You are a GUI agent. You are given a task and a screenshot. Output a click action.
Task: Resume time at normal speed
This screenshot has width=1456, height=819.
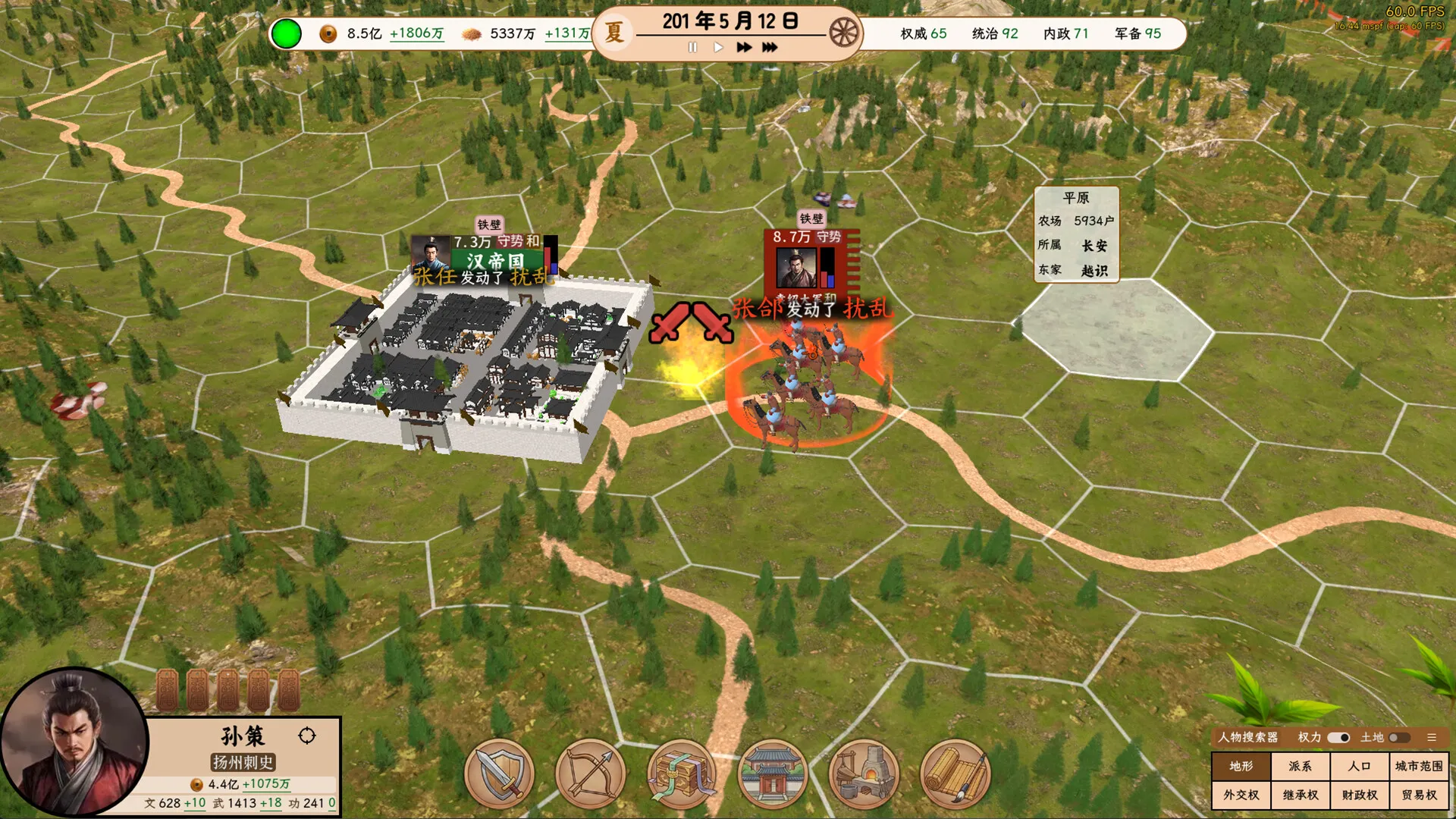tap(718, 47)
